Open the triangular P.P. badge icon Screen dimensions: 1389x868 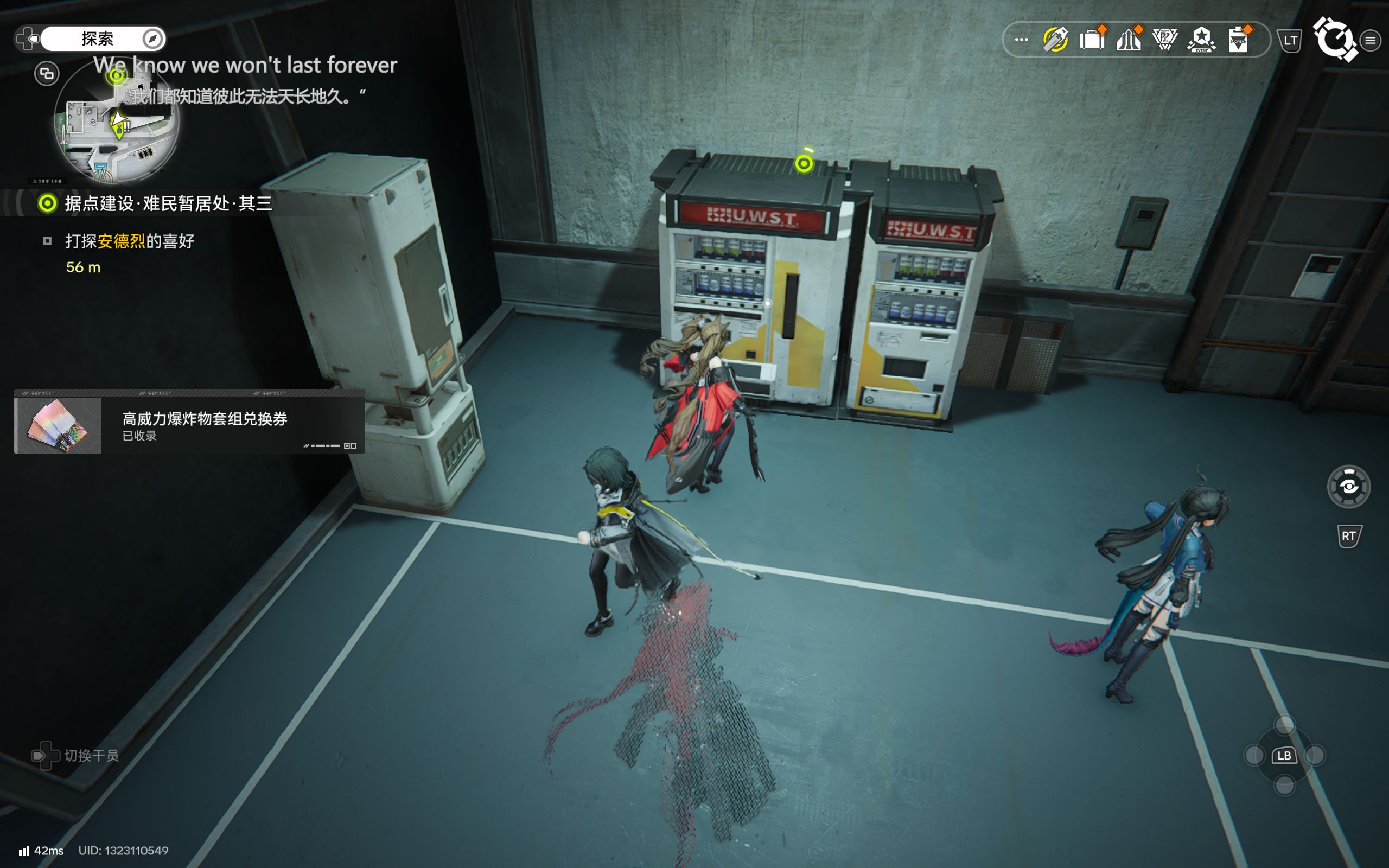pos(1165,40)
